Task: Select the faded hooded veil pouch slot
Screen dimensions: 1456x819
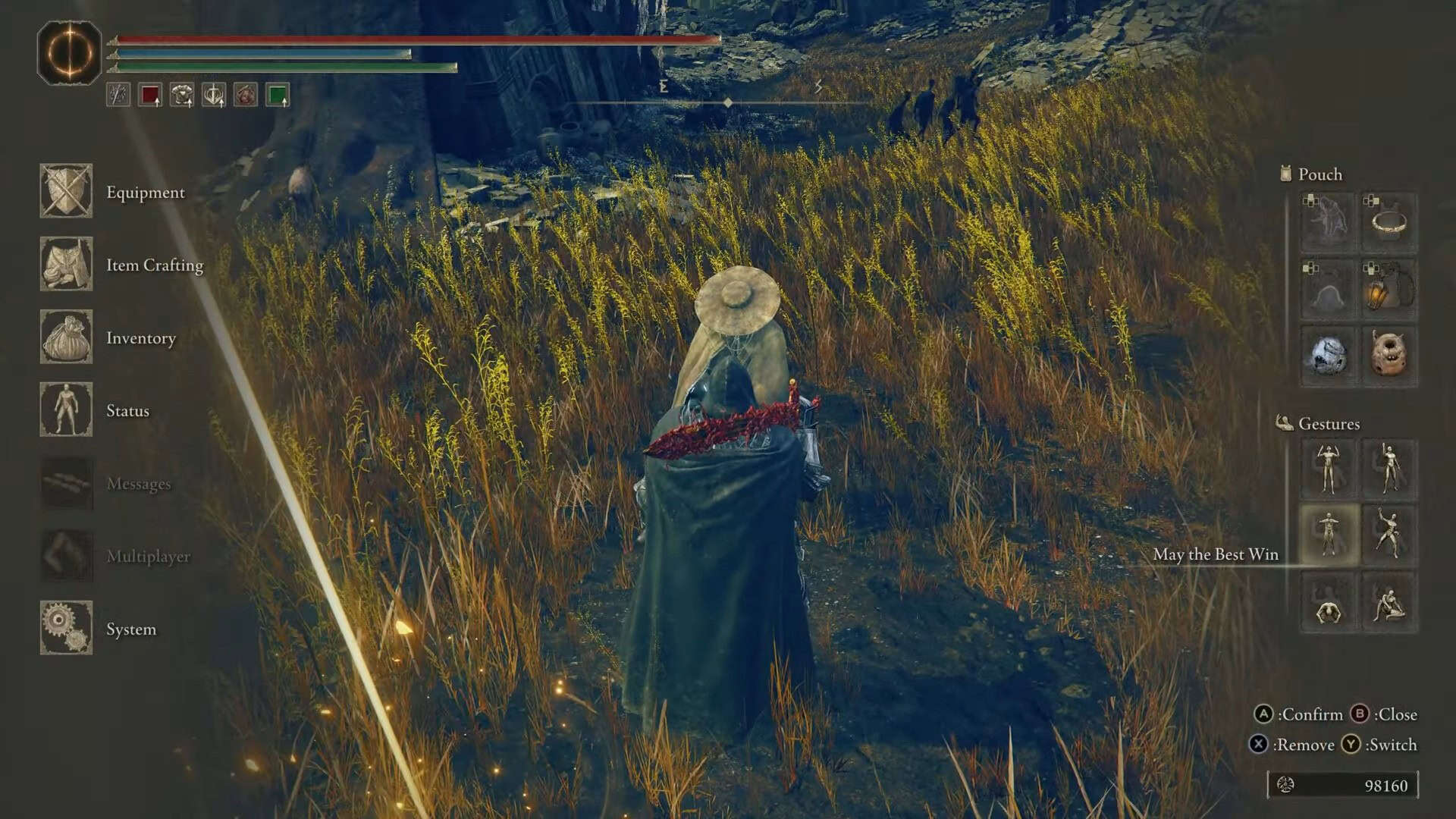Action: tap(1328, 289)
